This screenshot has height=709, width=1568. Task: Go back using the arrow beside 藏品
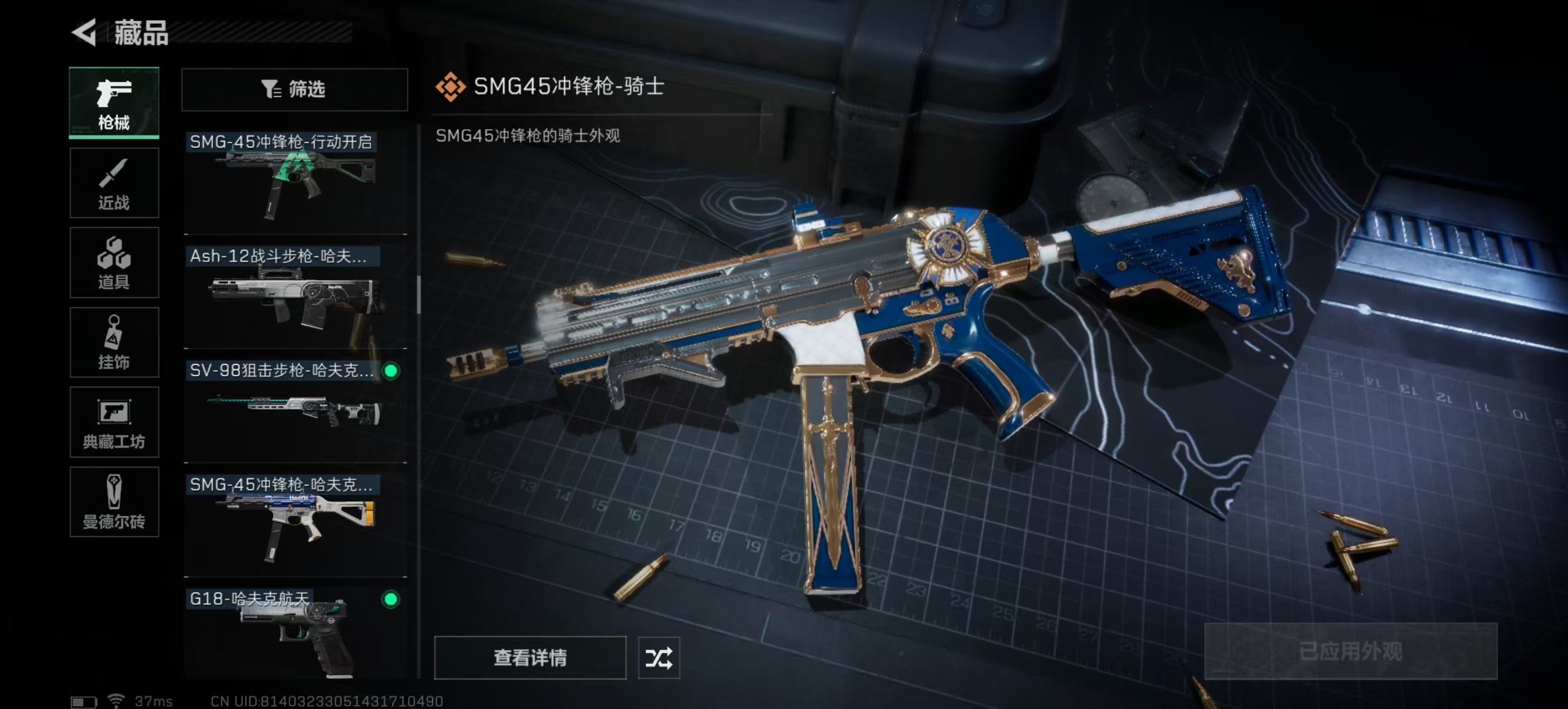point(85,32)
